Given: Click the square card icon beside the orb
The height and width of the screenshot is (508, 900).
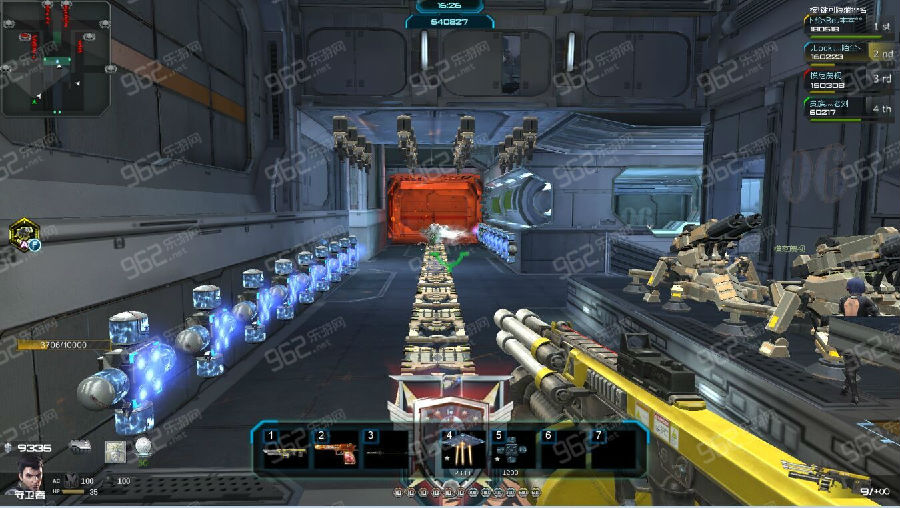Looking at the screenshot, I should click(116, 450).
